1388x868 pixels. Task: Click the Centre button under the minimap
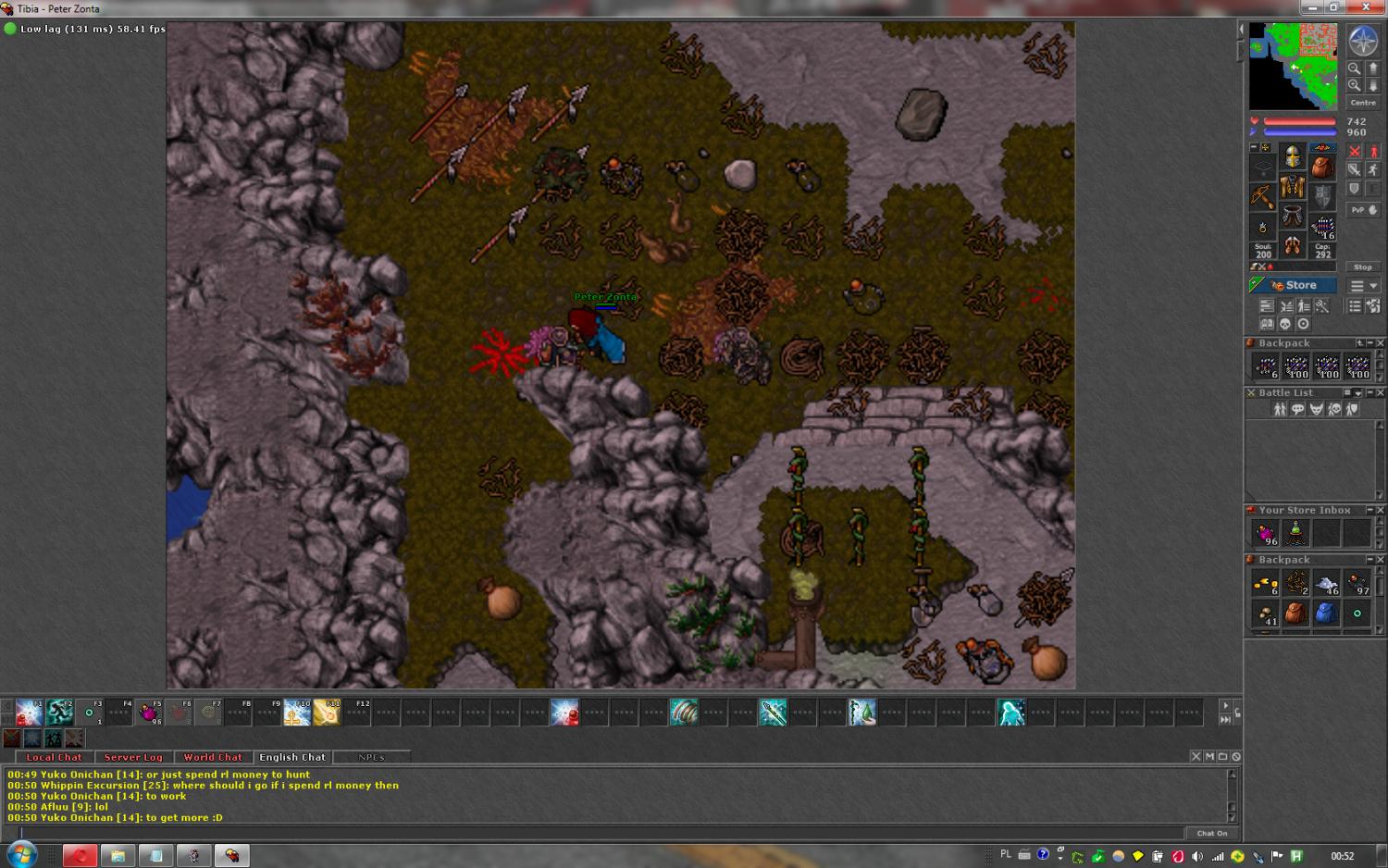point(1362,103)
